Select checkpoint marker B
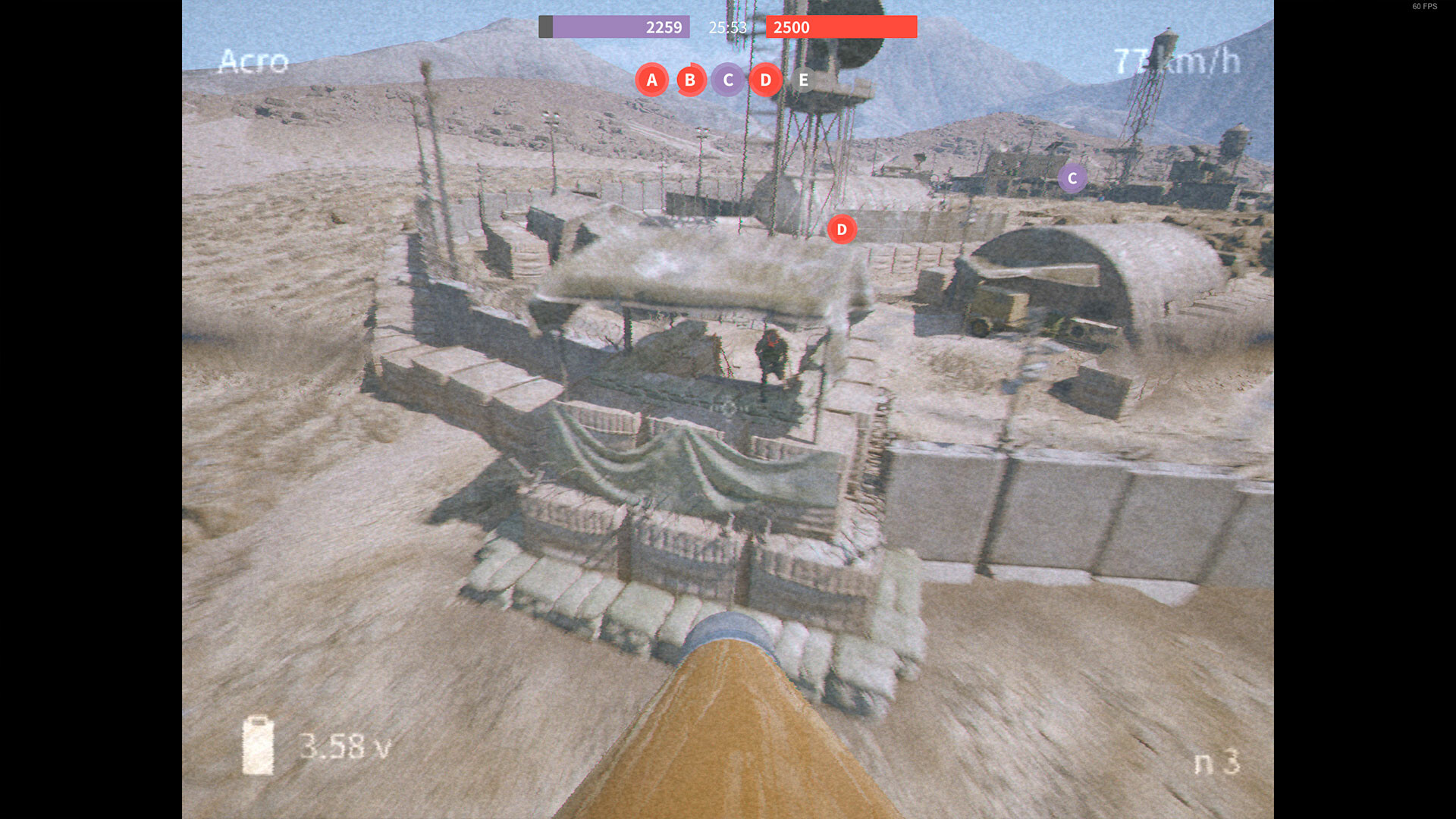This screenshot has height=819, width=1456. (690, 80)
